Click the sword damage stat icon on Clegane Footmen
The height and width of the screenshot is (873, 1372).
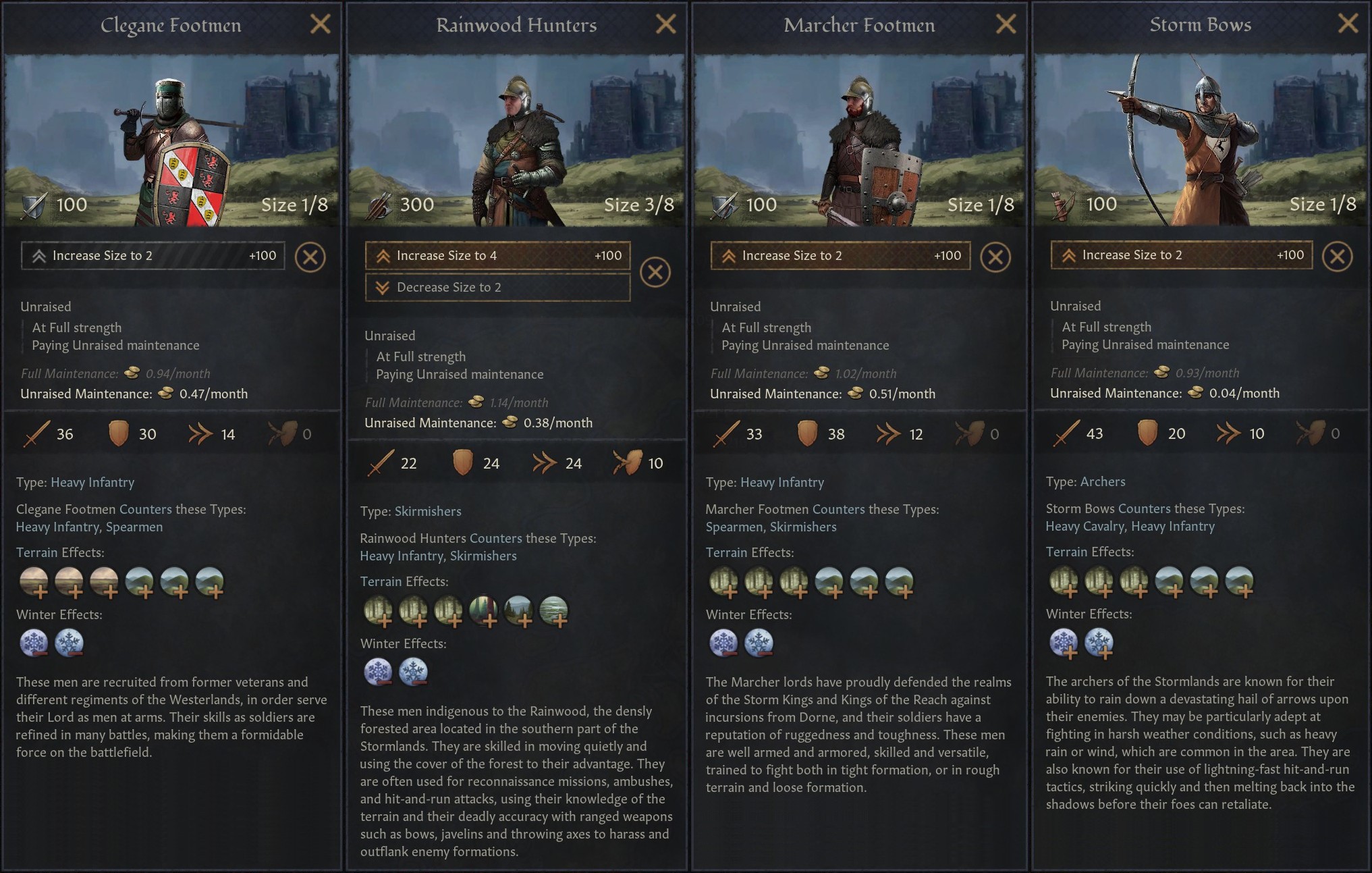38,434
